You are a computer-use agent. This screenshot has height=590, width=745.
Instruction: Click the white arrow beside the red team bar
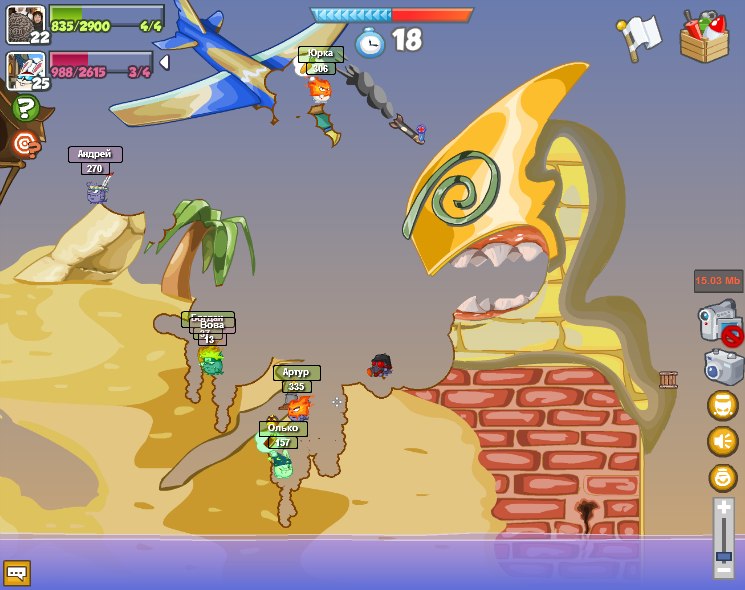[164, 62]
